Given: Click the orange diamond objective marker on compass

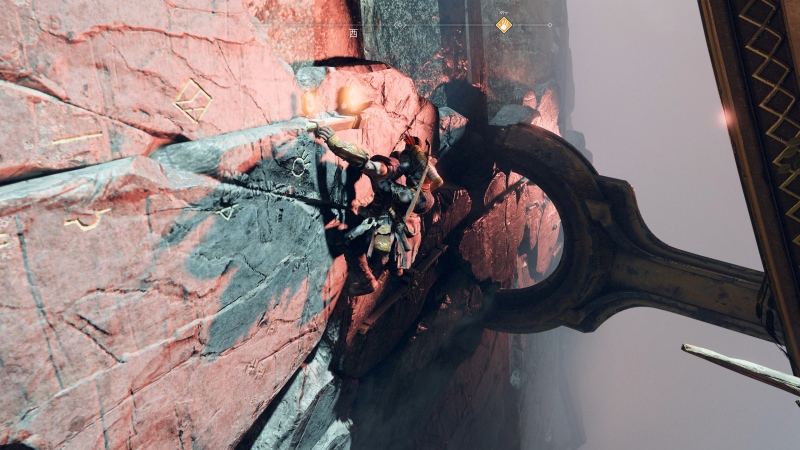Looking at the screenshot, I should 504,24.
